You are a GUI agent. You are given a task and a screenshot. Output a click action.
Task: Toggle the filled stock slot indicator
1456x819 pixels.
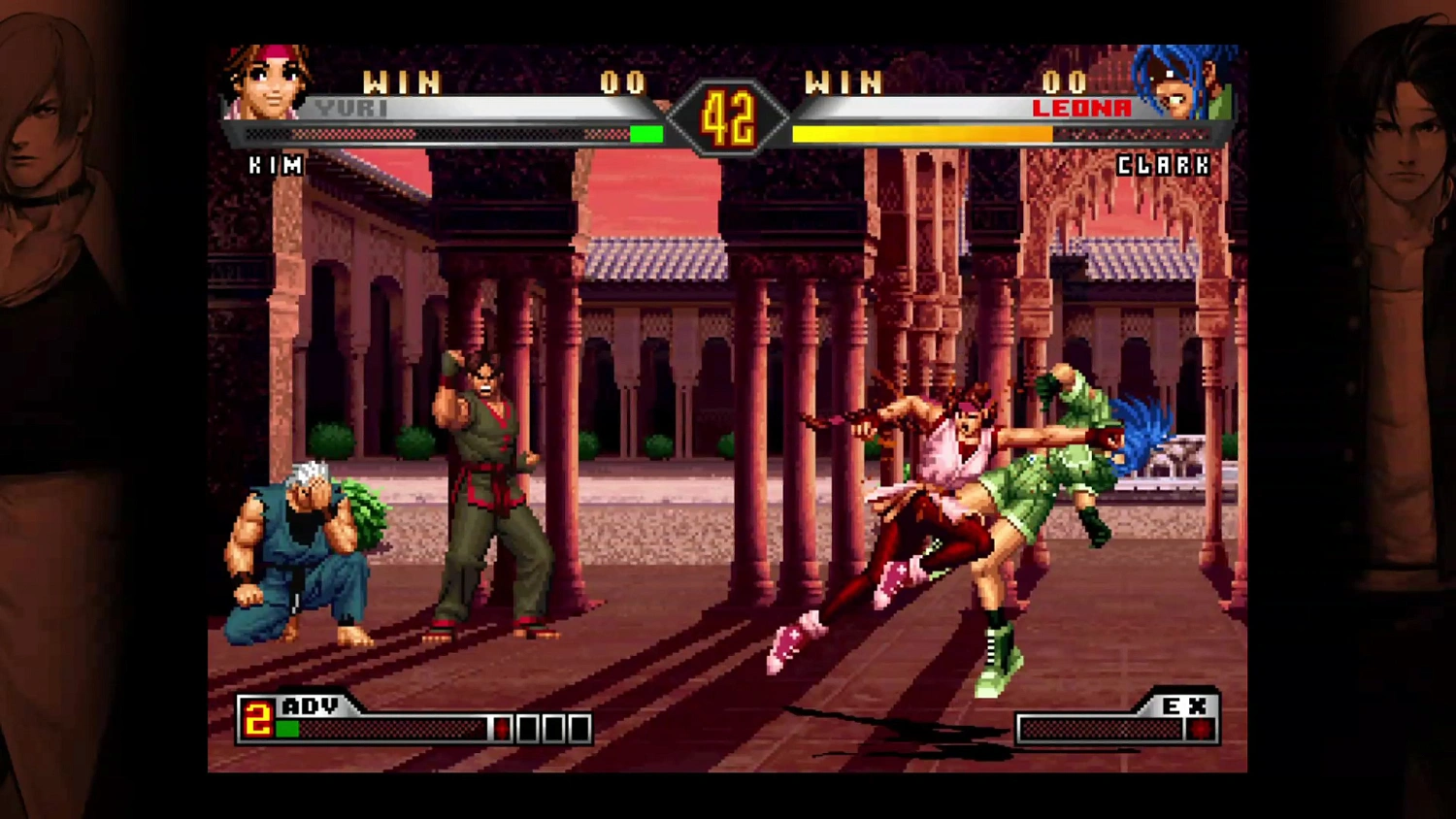[x=501, y=728]
